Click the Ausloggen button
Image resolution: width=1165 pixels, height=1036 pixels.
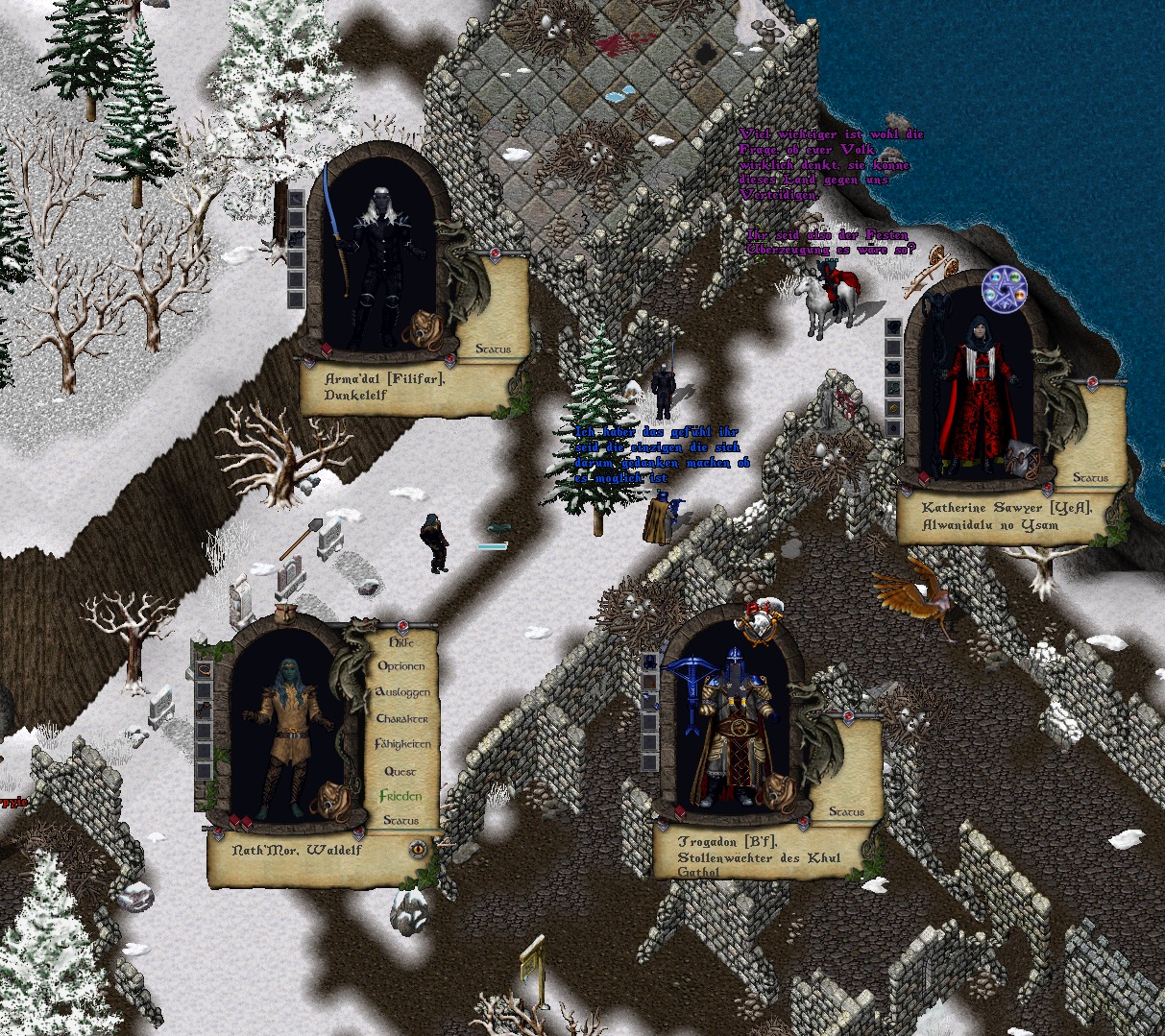coord(401,692)
